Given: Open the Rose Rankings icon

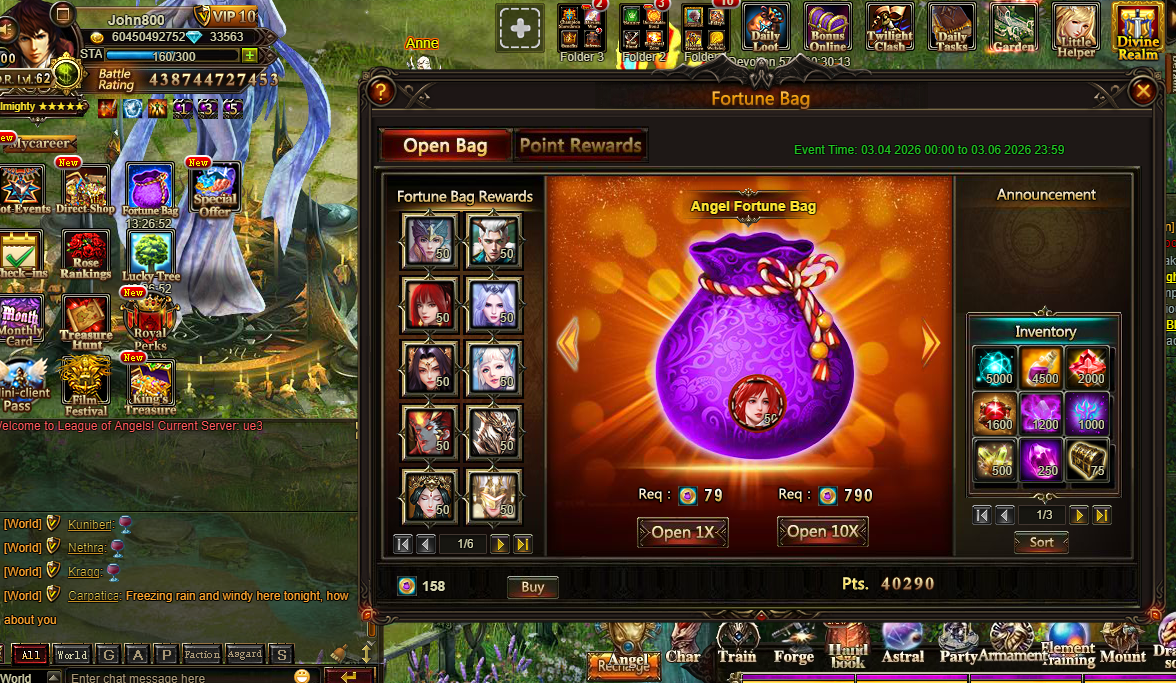Looking at the screenshot, I should coord(86,255).
